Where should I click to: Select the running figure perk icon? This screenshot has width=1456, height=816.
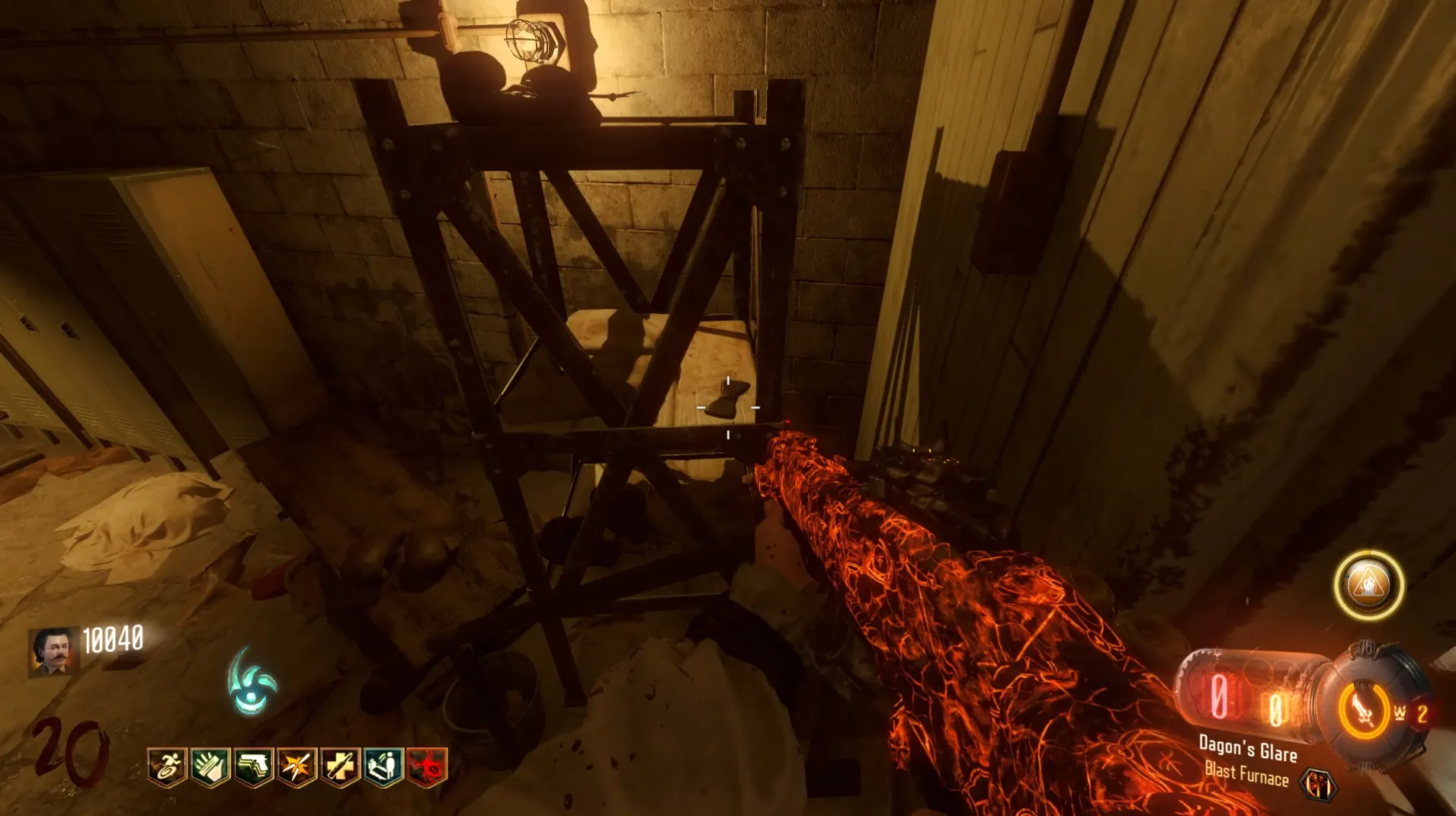pyautogui.click(x=167, y=766)
